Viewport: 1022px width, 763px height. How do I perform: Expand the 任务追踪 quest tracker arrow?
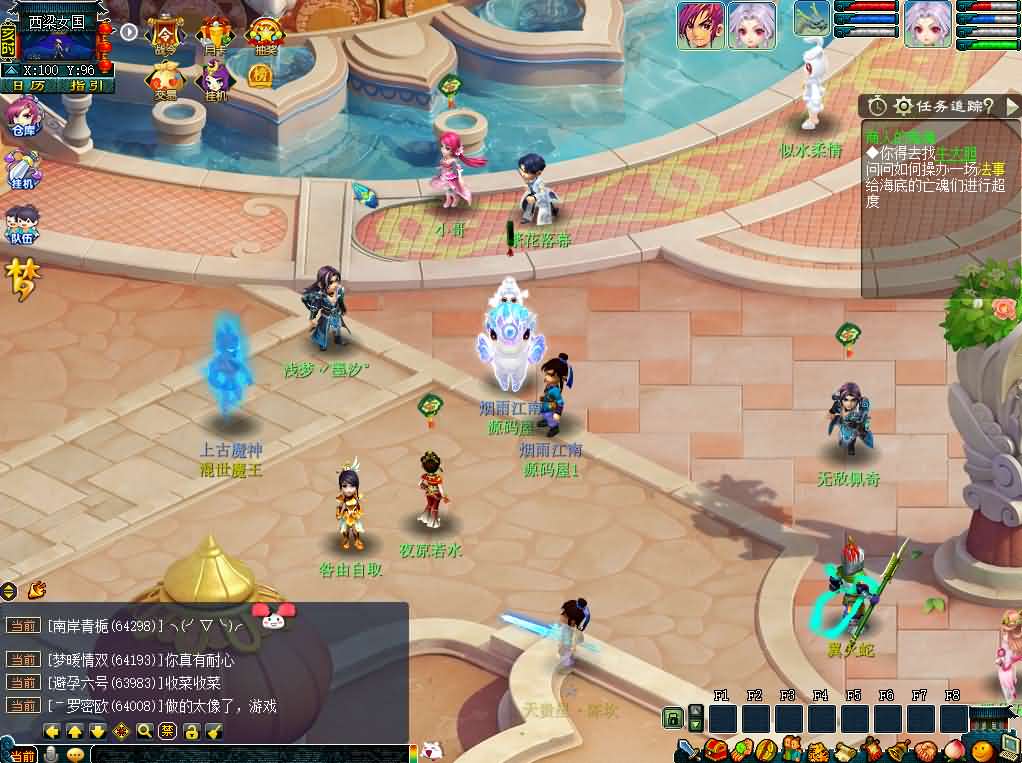1011,105
